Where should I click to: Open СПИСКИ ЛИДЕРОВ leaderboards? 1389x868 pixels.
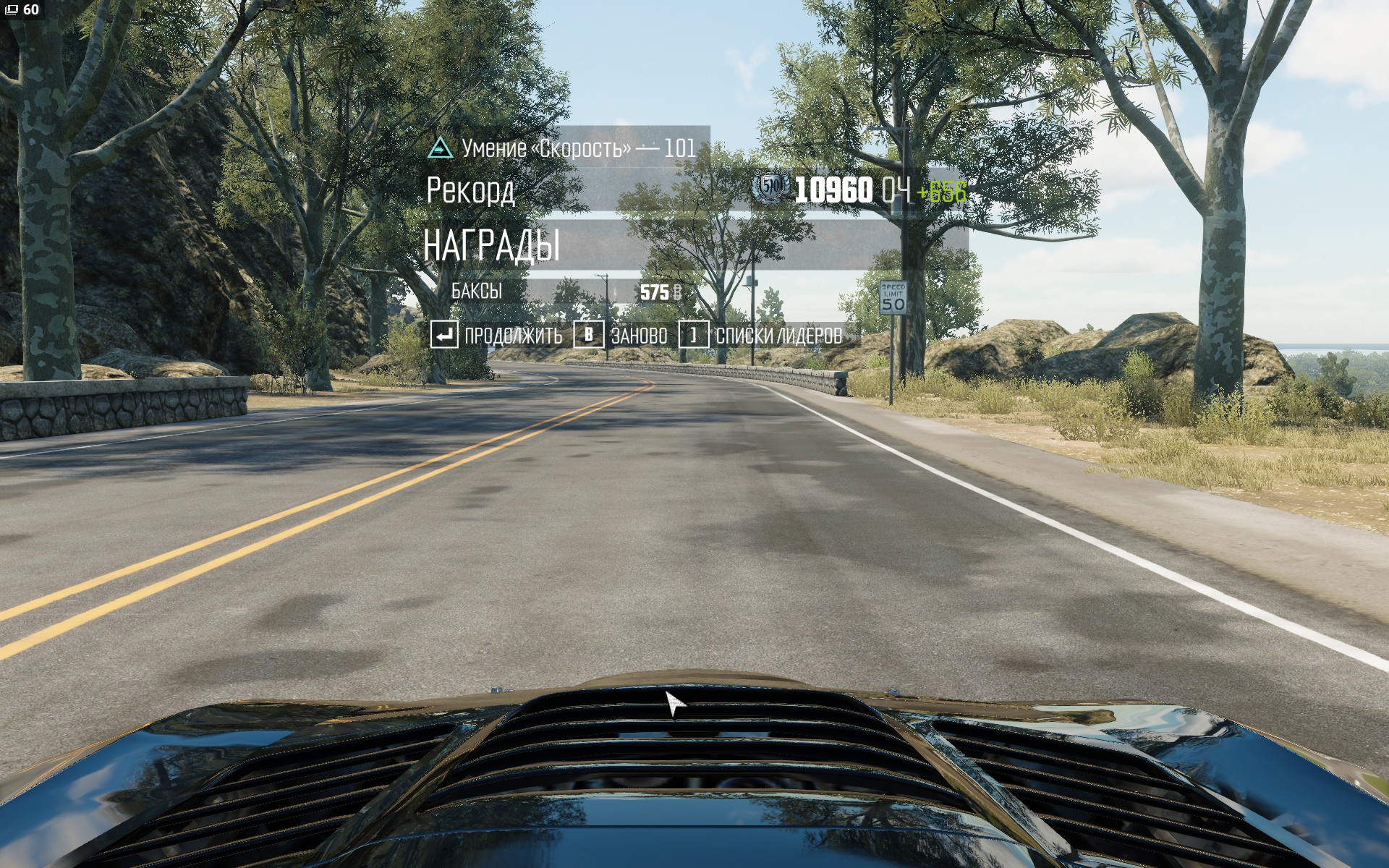pos(761,336)
